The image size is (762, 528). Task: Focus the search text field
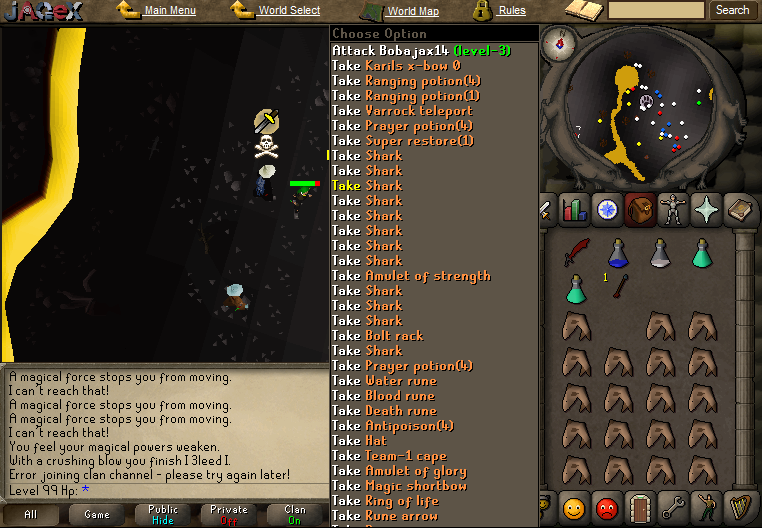(x=656, y=10)
